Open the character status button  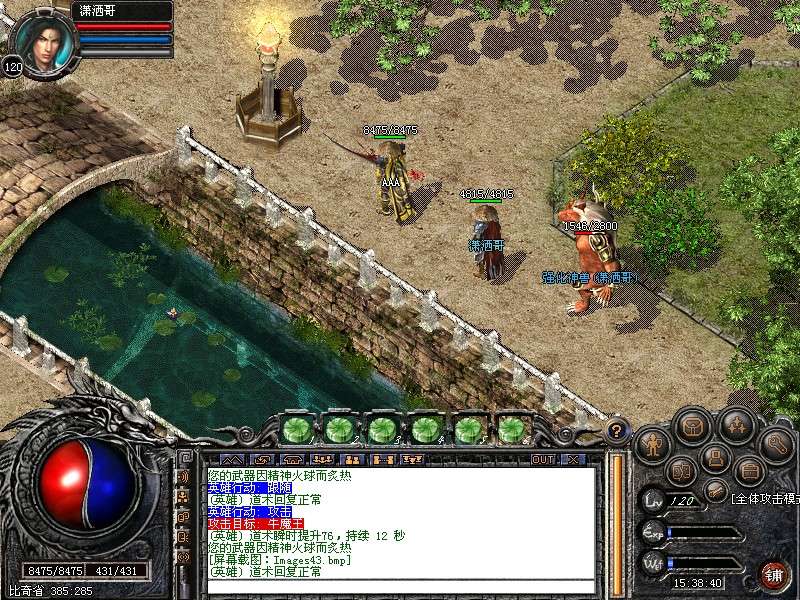click(653, 442)
